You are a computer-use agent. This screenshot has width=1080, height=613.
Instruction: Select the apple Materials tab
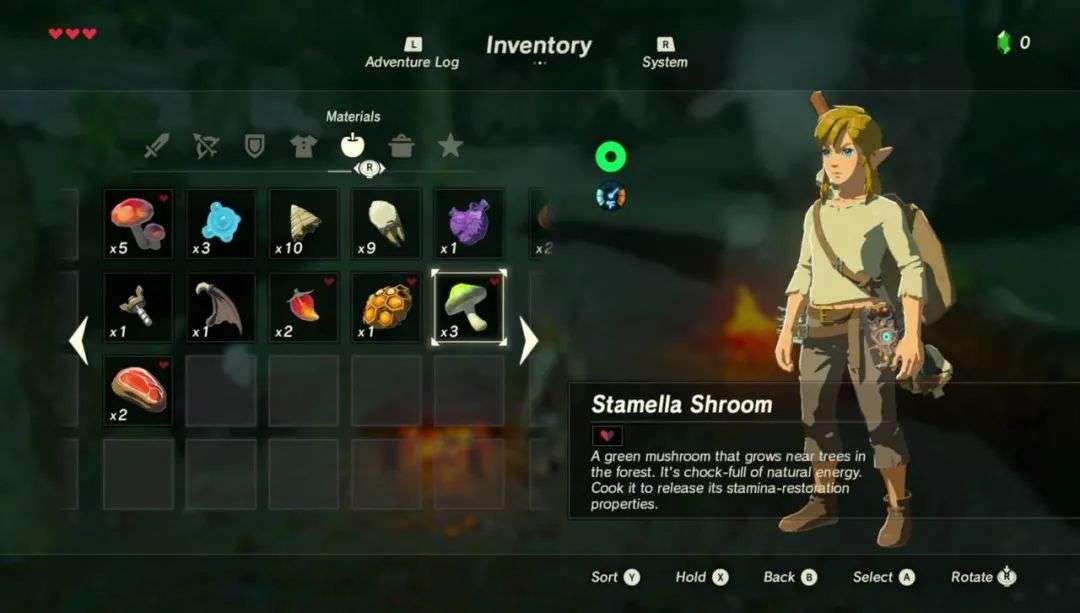pos(352,147)
